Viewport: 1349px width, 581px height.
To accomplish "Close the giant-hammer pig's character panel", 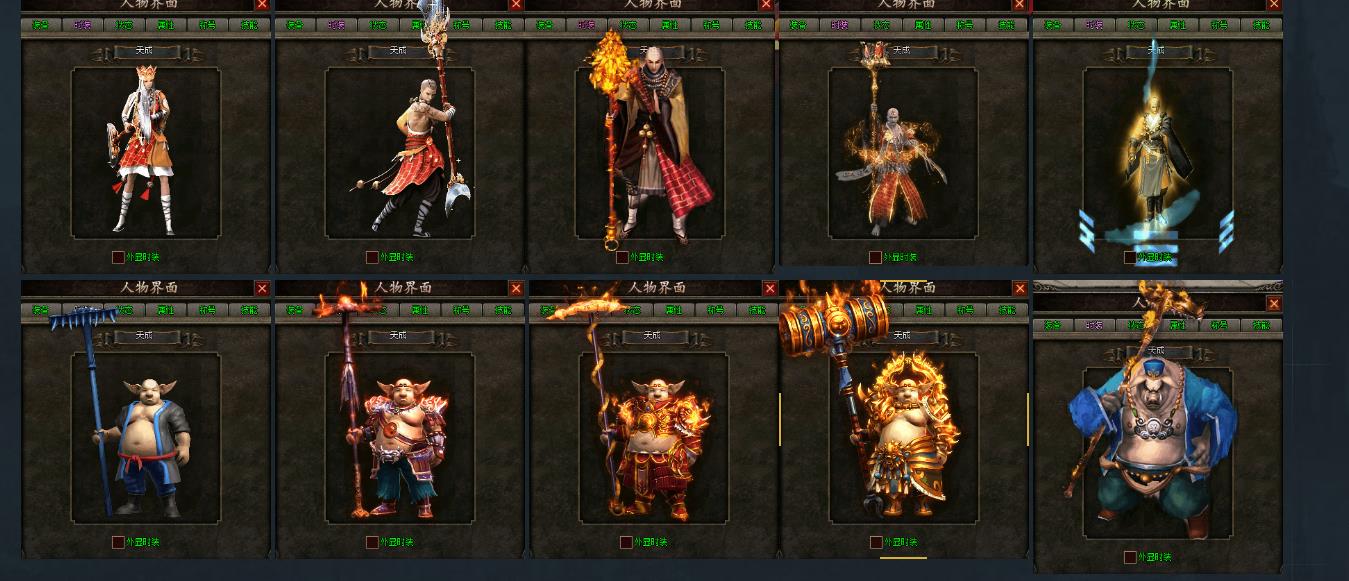I will (1020, 288).
